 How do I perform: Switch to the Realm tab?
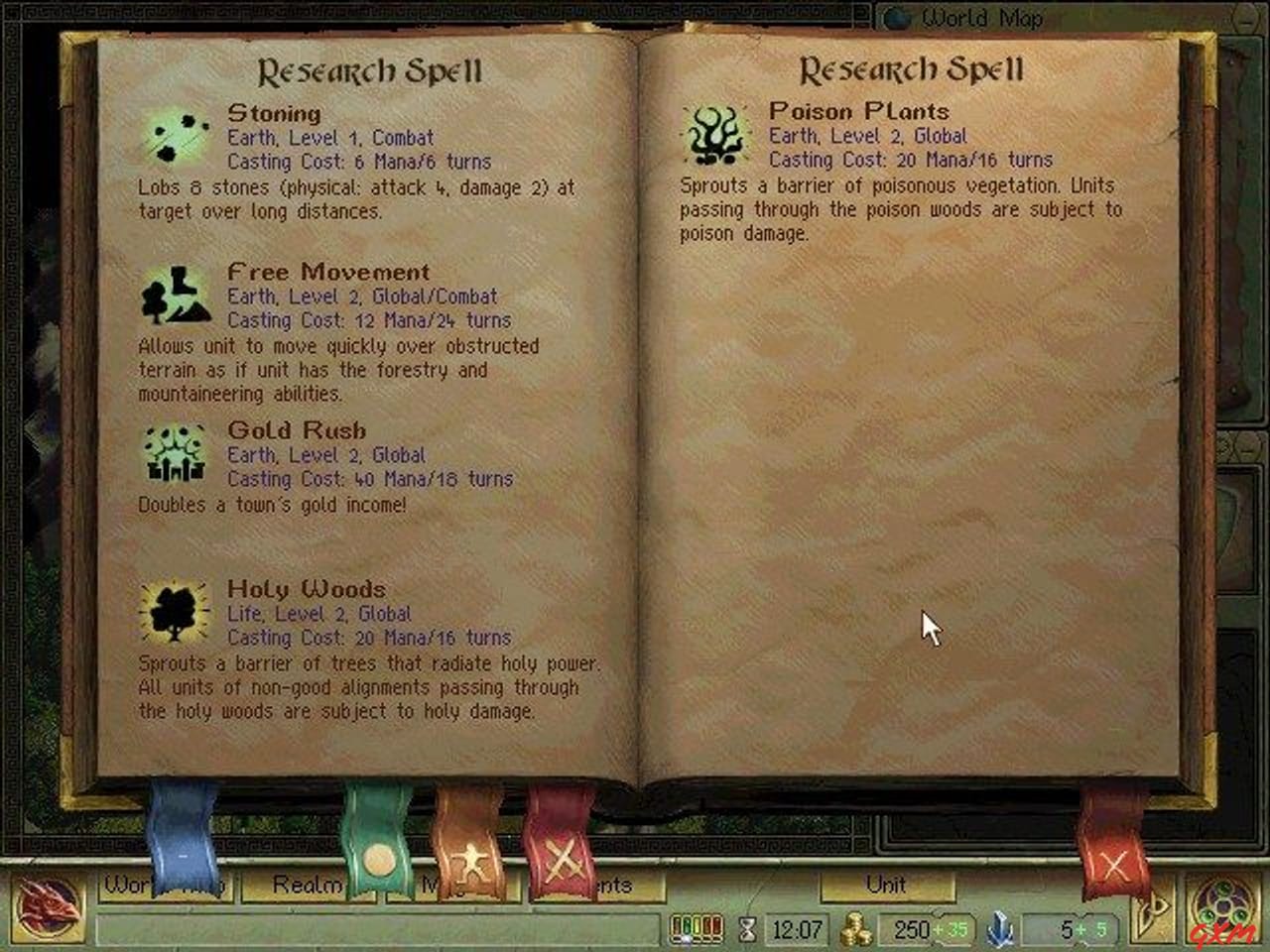click(298, 885)
